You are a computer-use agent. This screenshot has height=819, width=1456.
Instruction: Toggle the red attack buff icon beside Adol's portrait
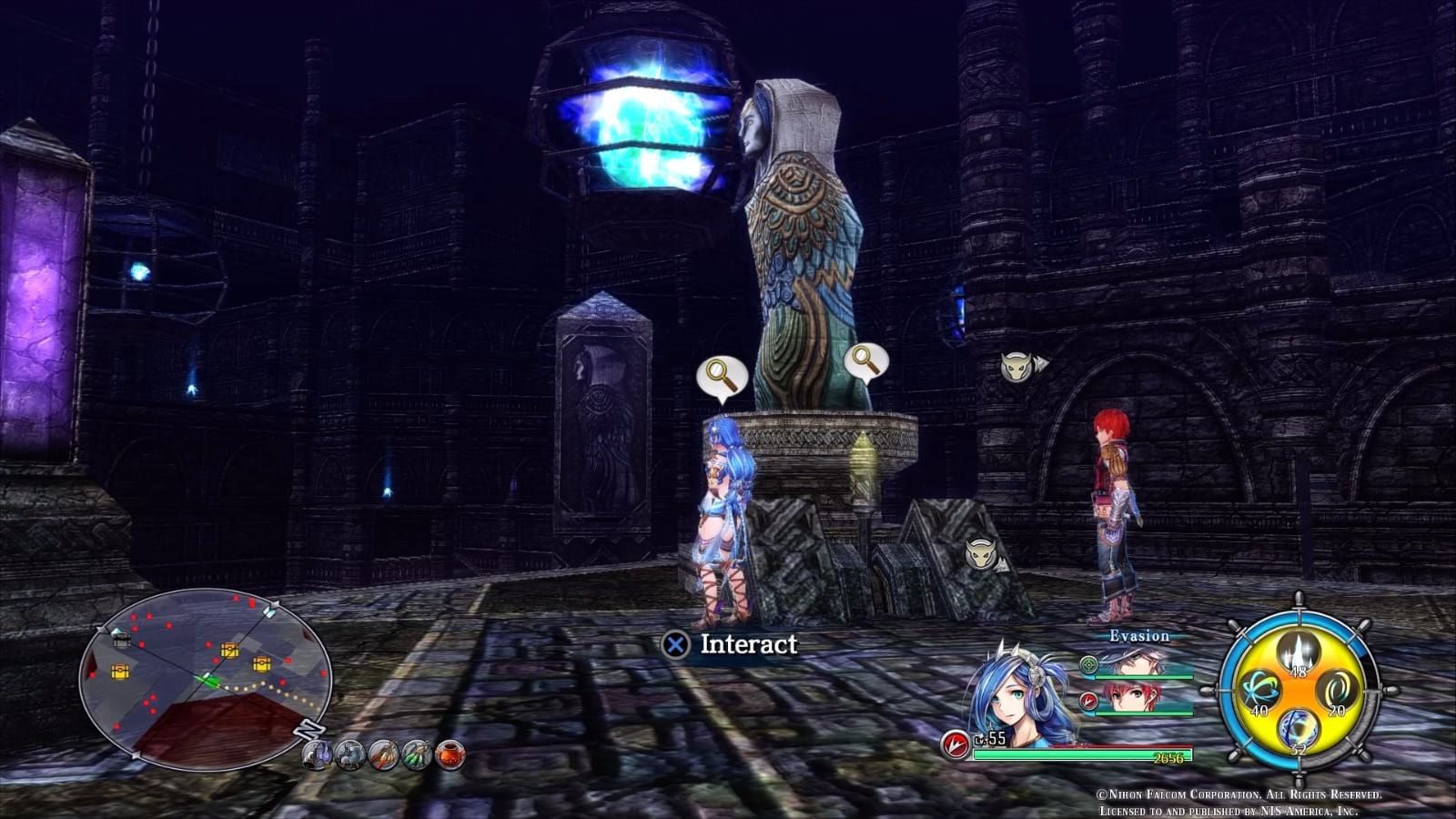pos(1088,701)
